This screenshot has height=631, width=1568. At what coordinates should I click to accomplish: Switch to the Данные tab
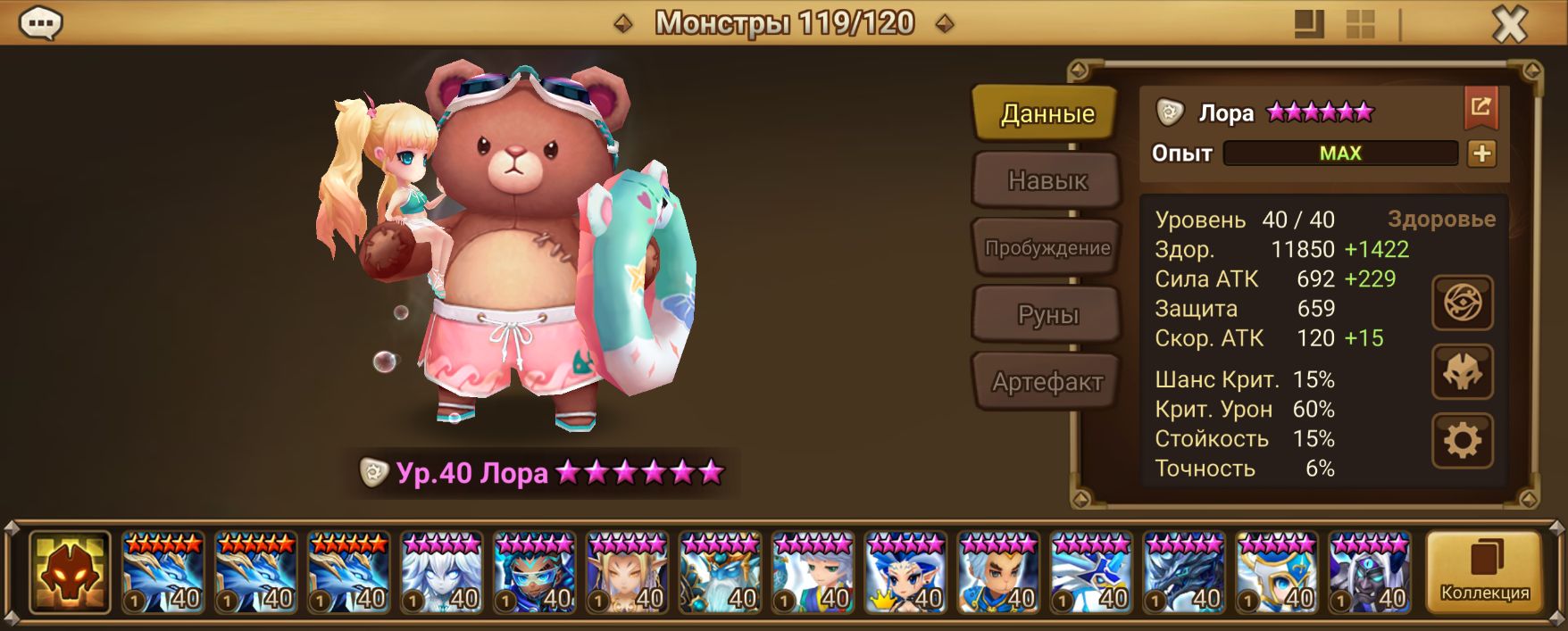click(1047, 113)
